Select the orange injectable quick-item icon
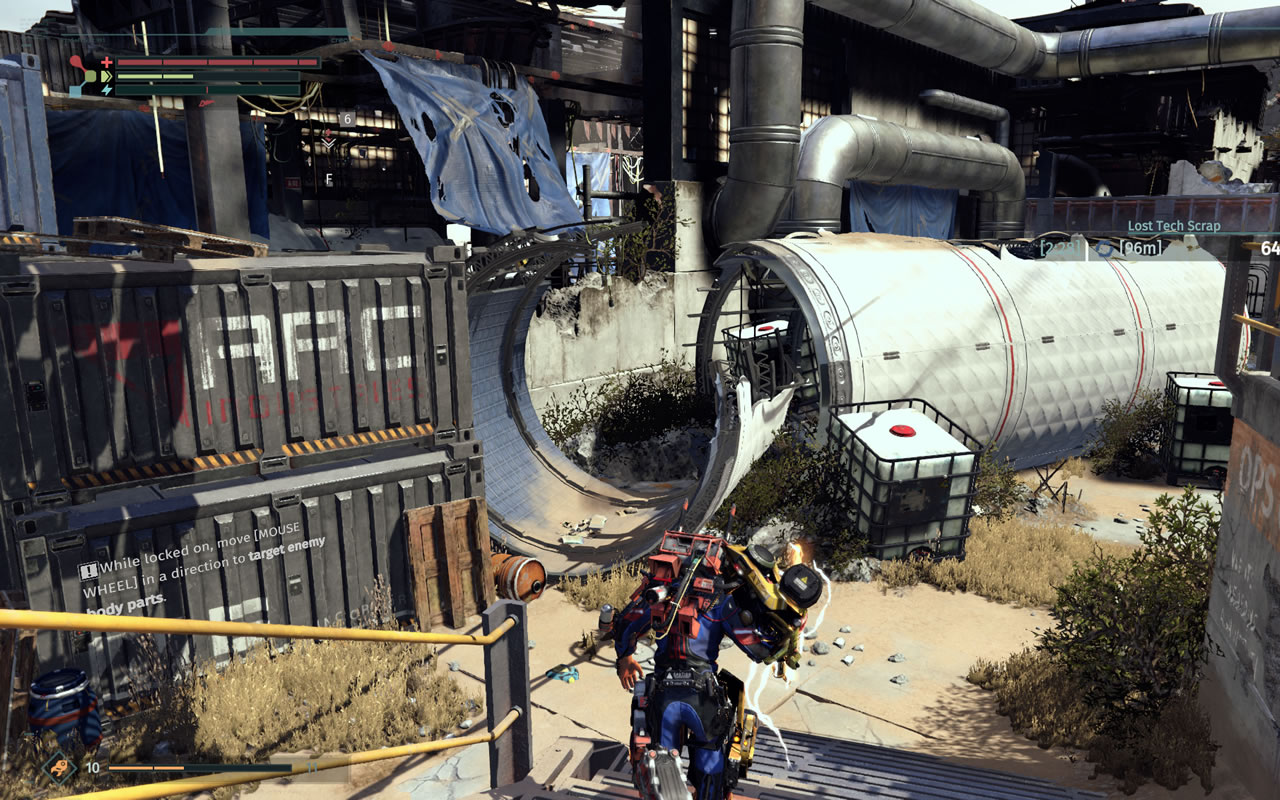 pos(60,768)
